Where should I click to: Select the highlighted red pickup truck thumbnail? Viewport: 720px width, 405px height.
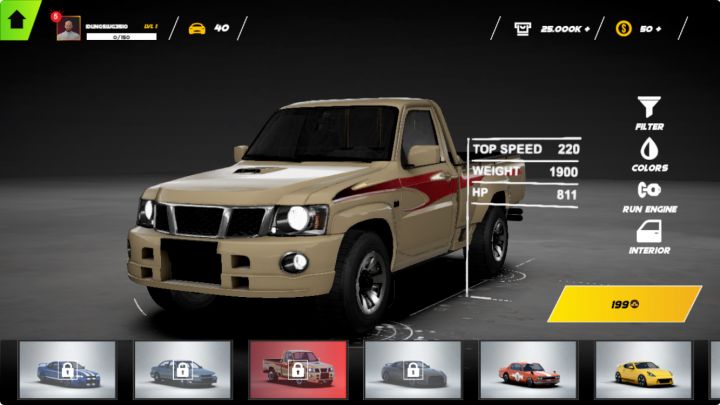(298, 370)
